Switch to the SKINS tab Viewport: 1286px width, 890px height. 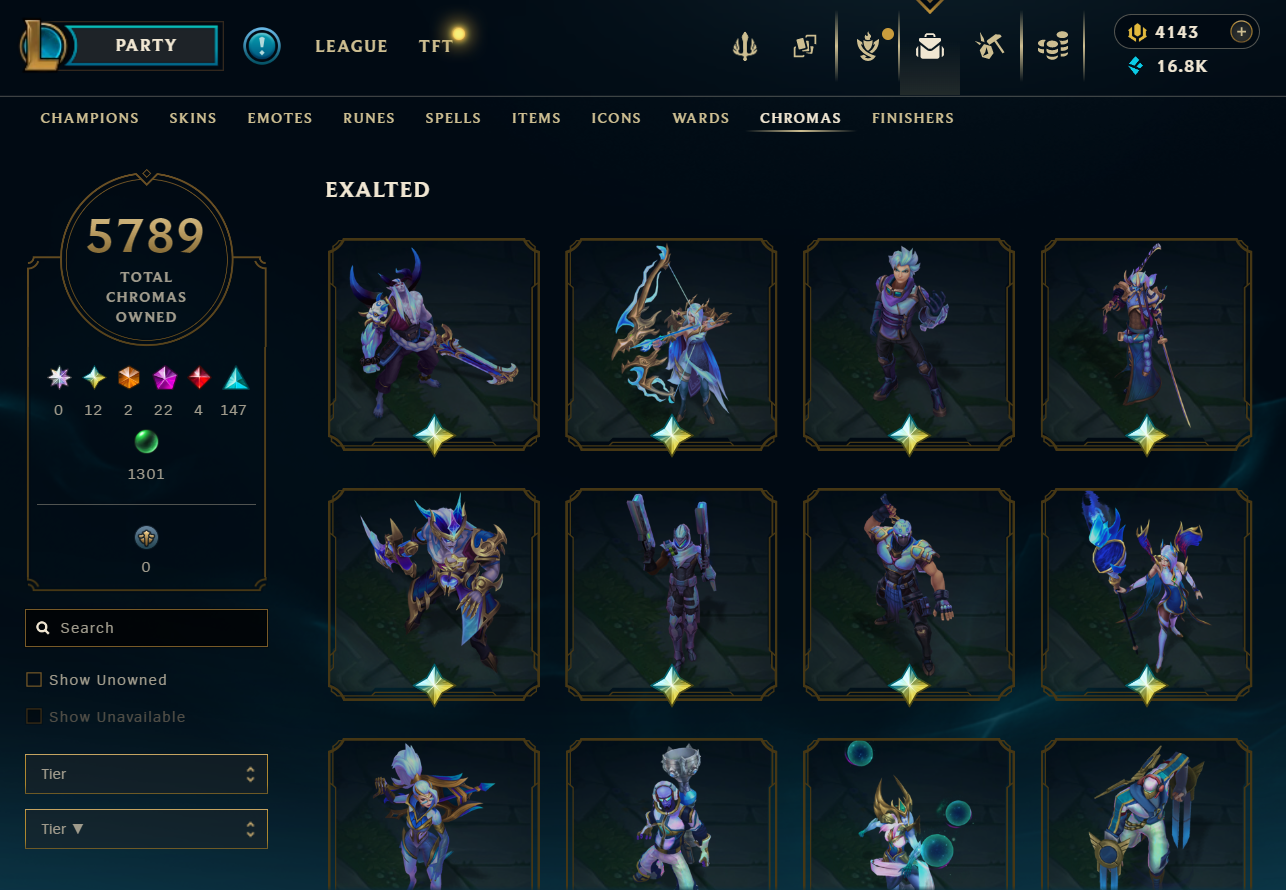point(192,118)
